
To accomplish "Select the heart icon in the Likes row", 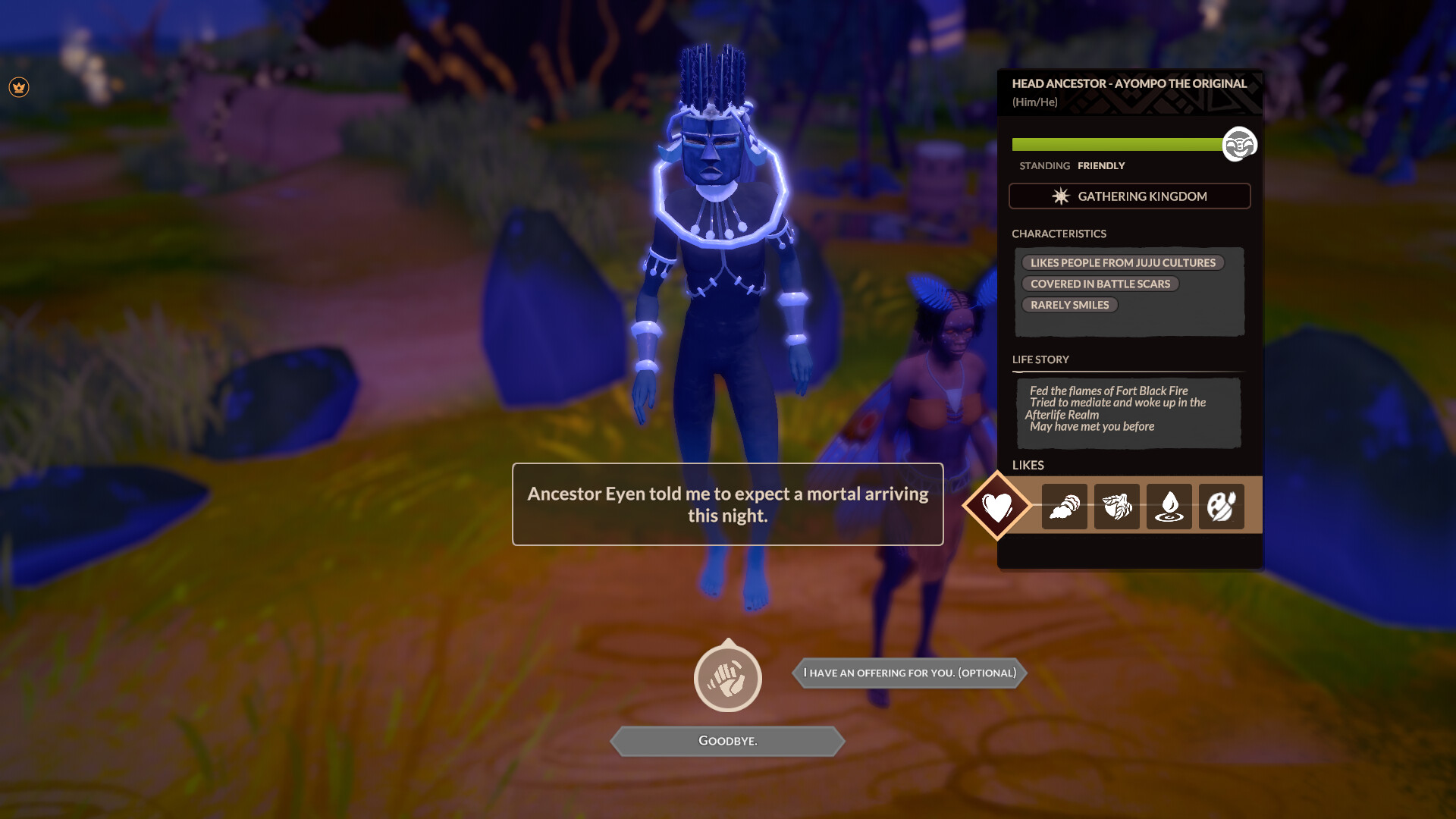I will point(997,506).
